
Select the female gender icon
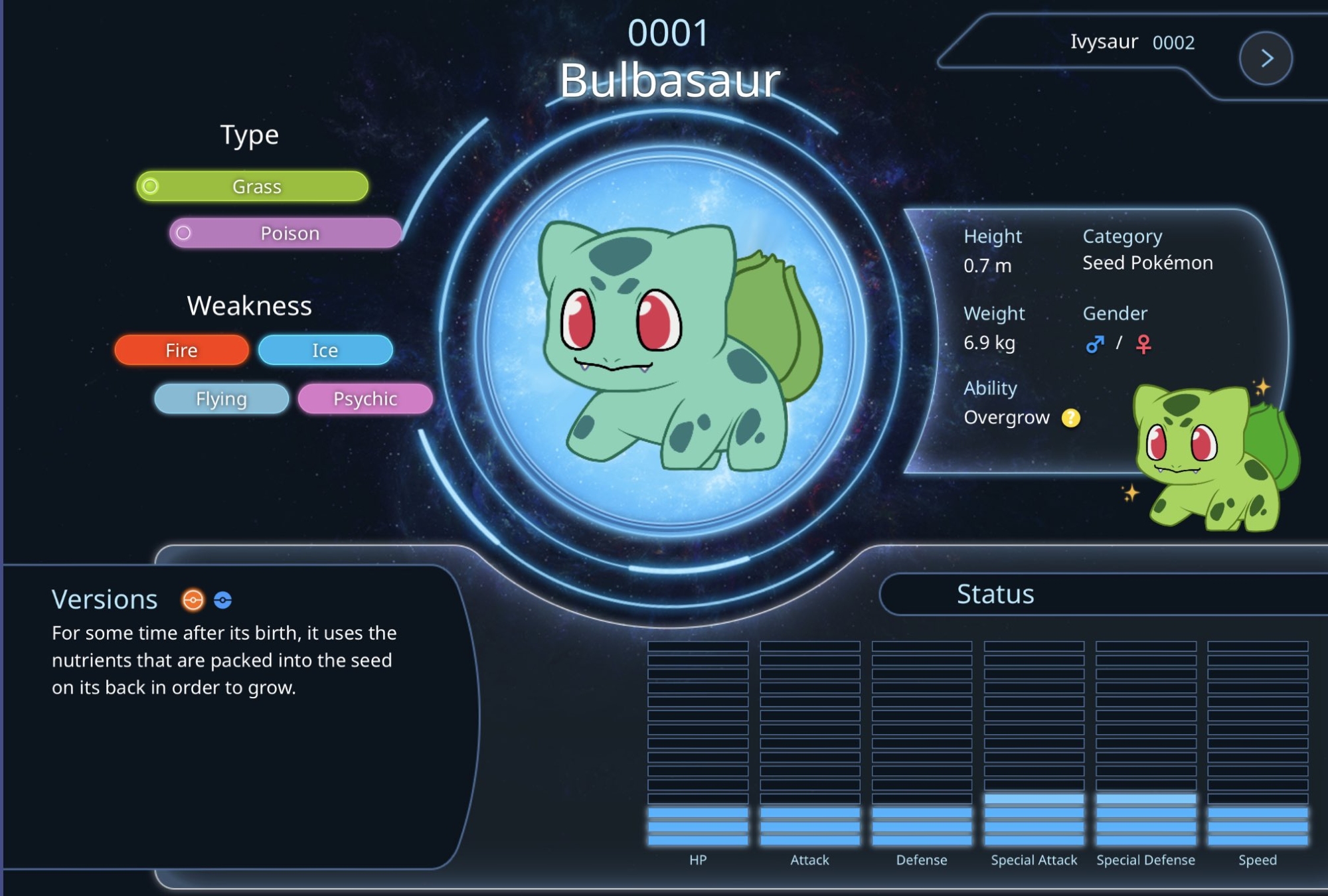point(1143,344)
